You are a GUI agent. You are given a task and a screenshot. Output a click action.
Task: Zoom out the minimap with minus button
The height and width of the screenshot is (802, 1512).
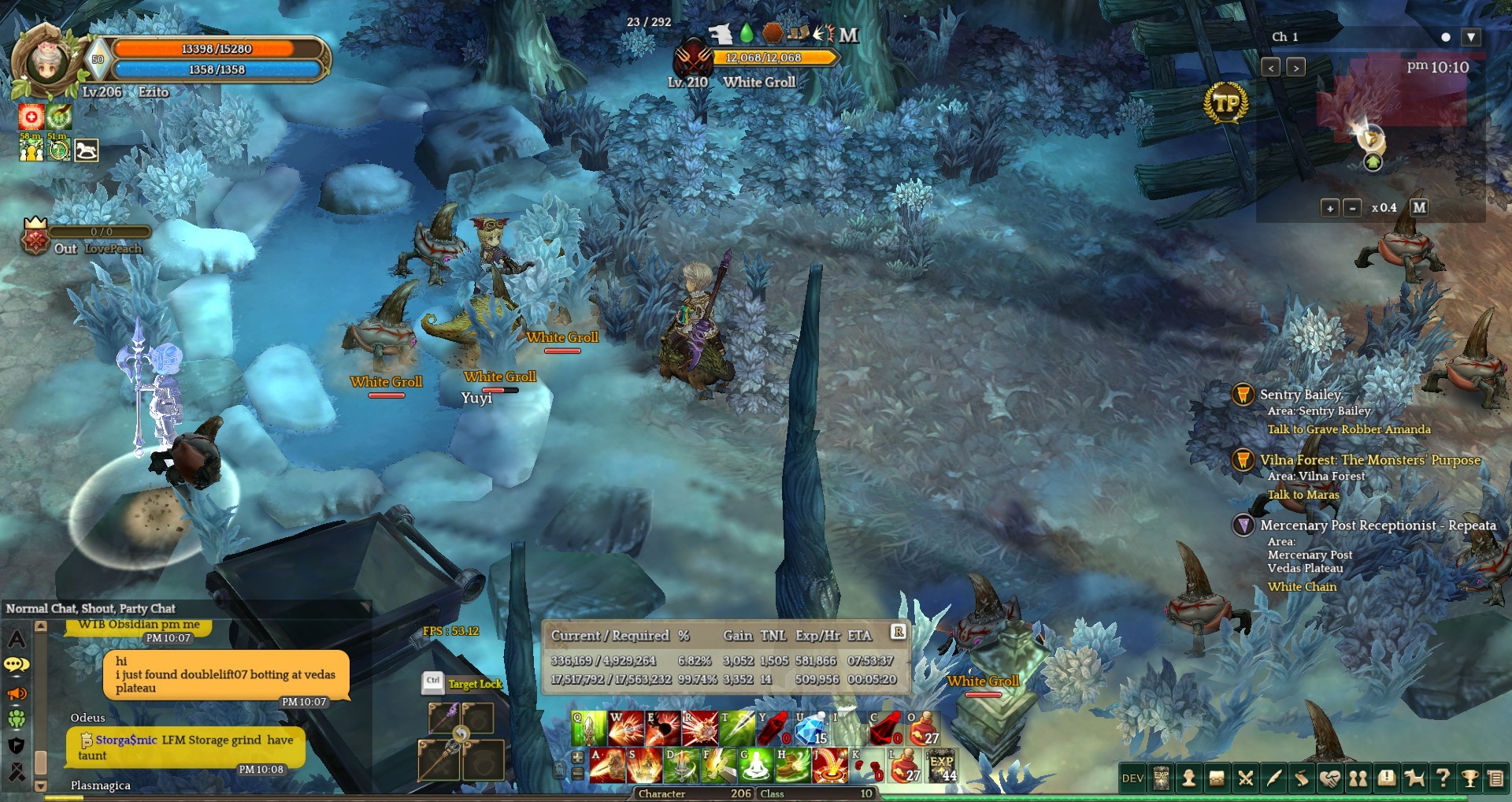tap(1352, 208)
